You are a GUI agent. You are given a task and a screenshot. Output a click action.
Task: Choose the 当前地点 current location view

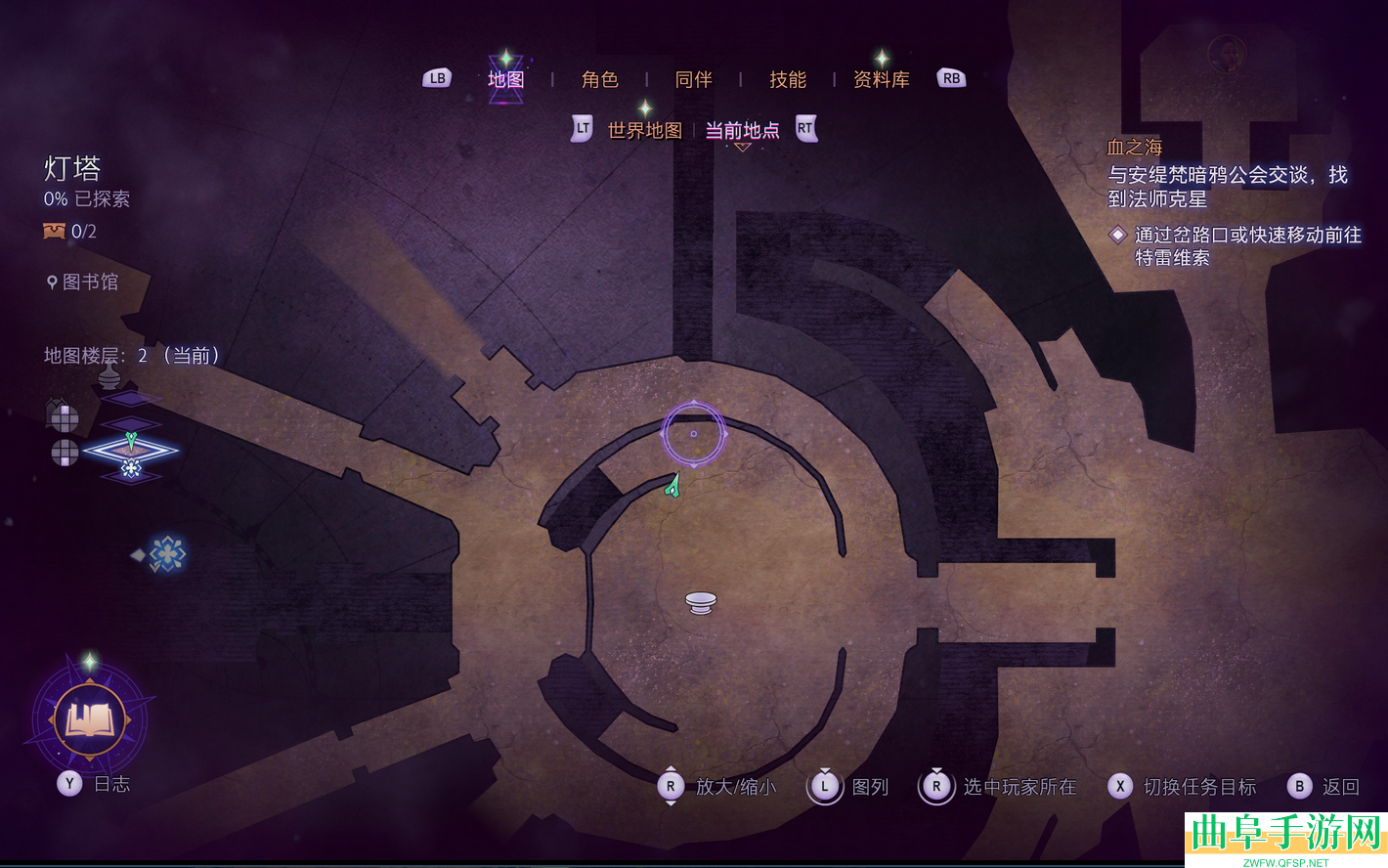point(742,130)
